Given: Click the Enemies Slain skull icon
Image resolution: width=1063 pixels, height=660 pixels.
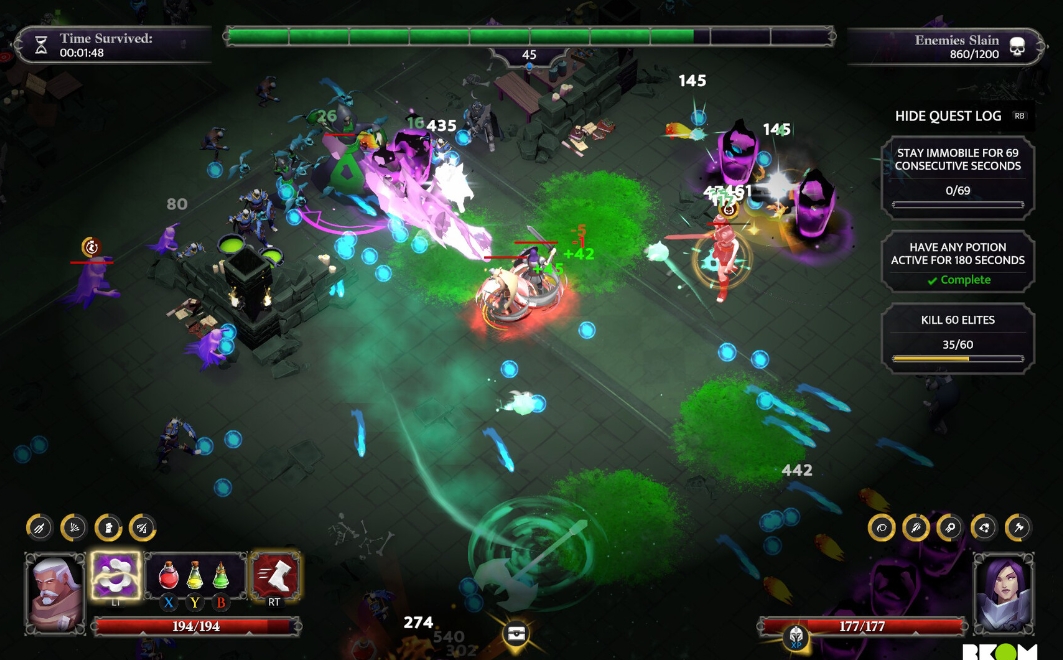Looking at the screenshot, I should [x=1017, y=47].
